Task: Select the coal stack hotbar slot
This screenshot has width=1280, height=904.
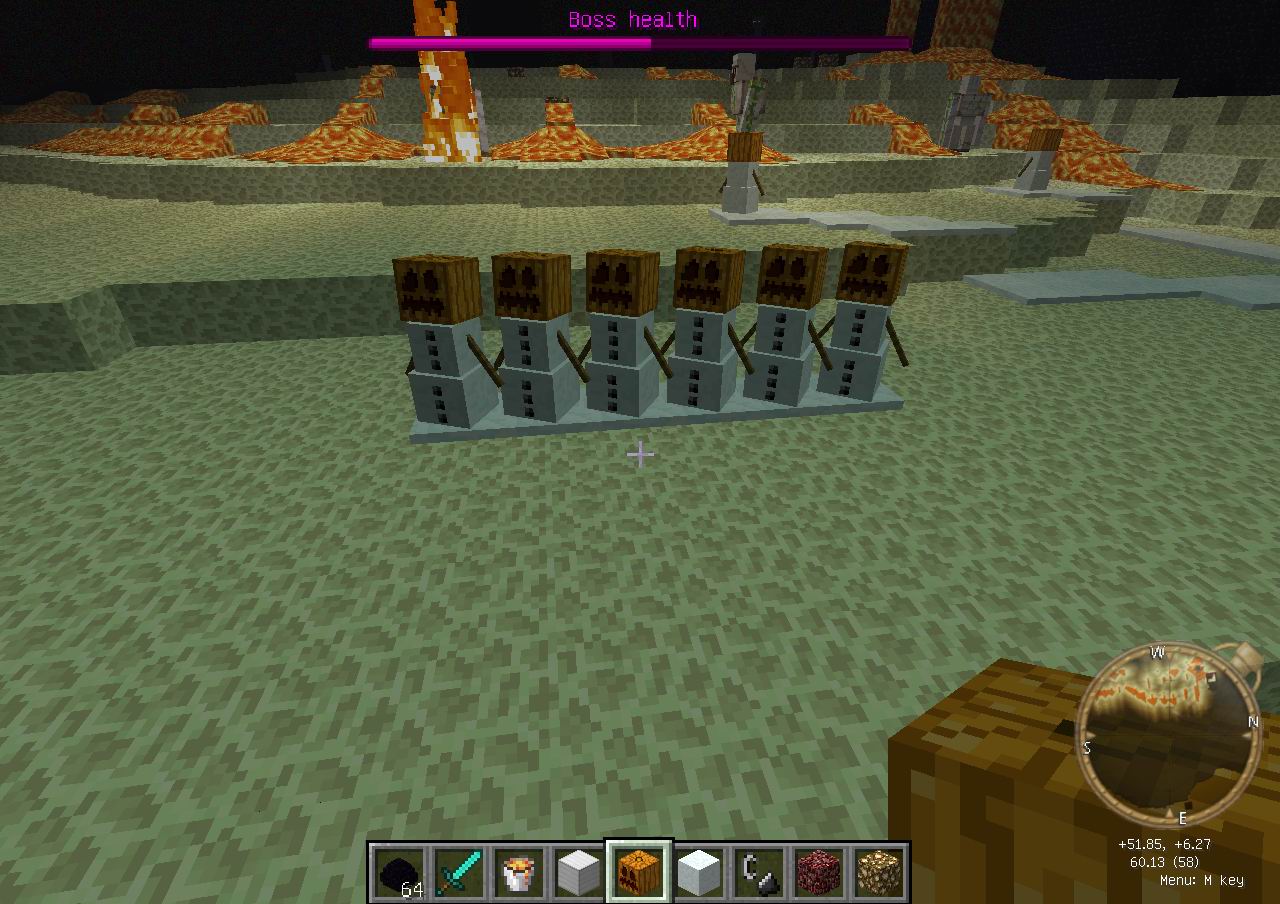Action: coord(400,872)
